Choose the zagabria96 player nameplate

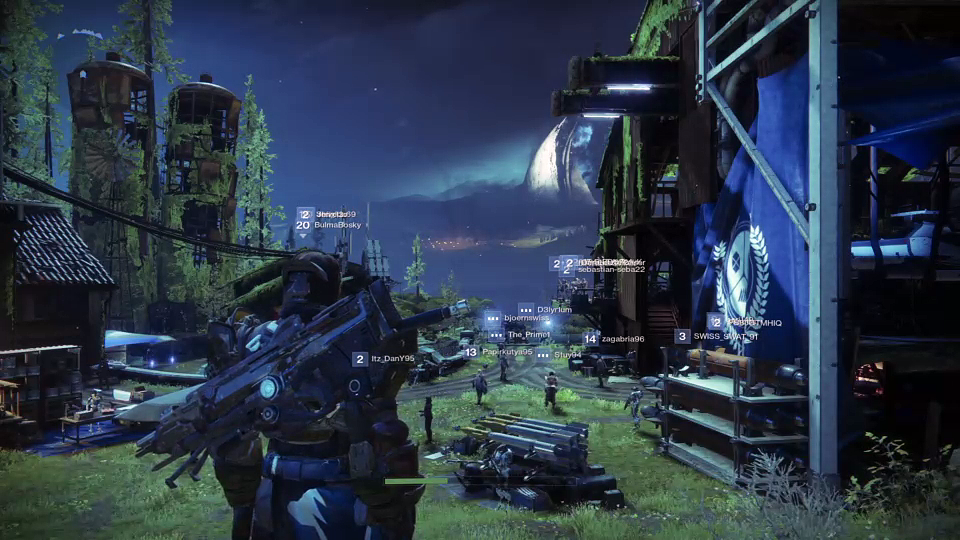622,339
